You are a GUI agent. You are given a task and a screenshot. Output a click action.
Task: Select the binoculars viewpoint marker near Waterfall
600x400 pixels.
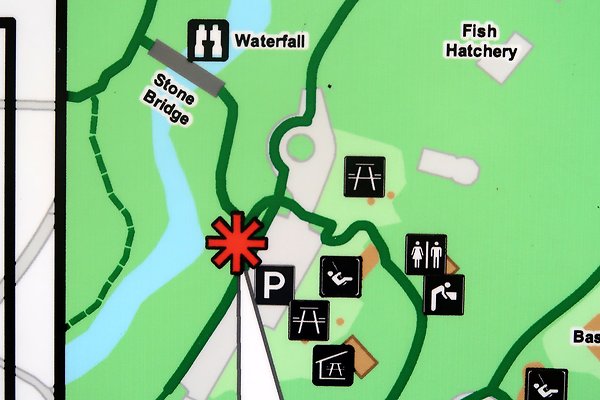coord(208,41)
